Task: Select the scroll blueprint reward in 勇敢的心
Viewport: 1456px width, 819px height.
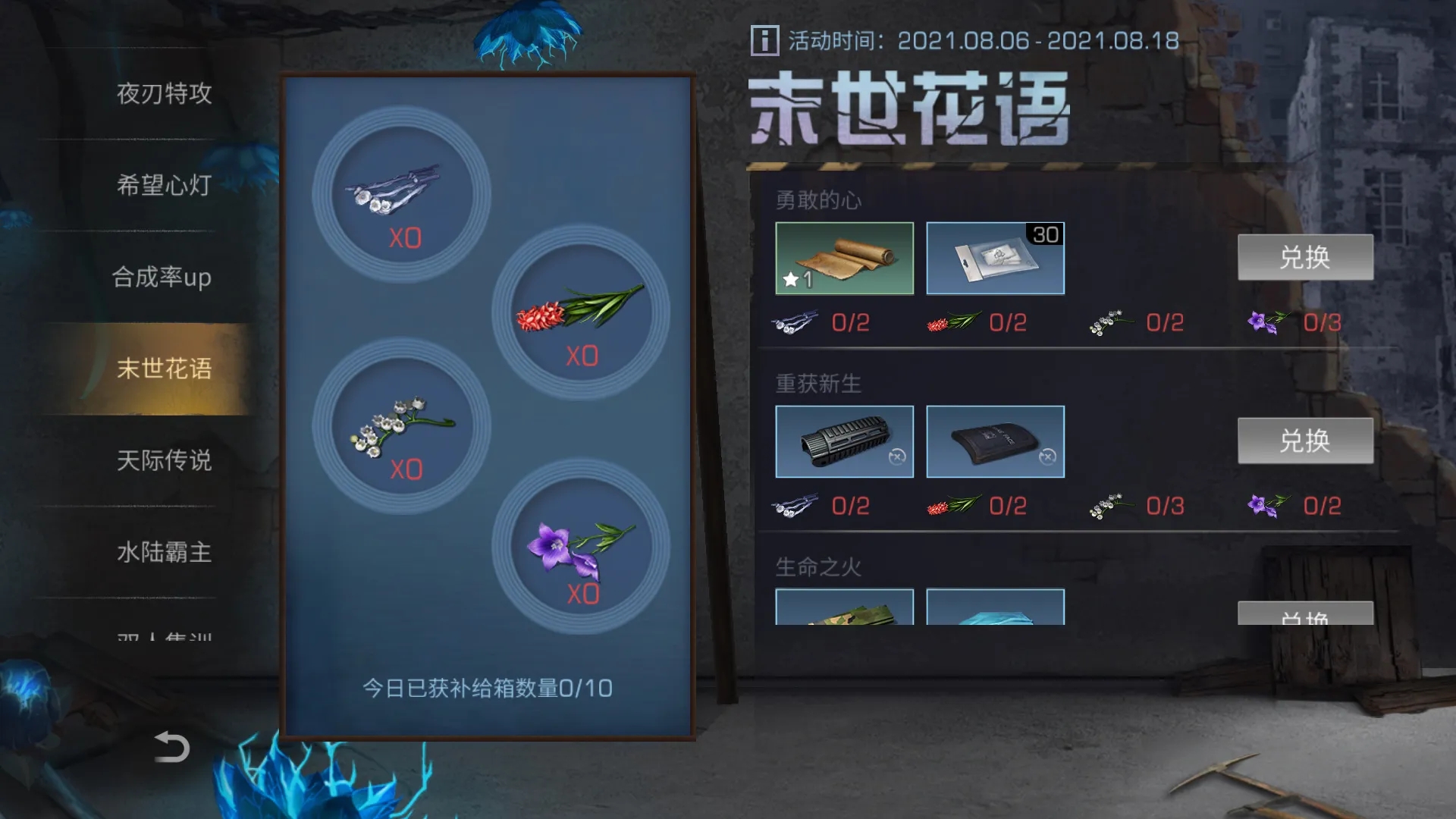Action: 844,259
